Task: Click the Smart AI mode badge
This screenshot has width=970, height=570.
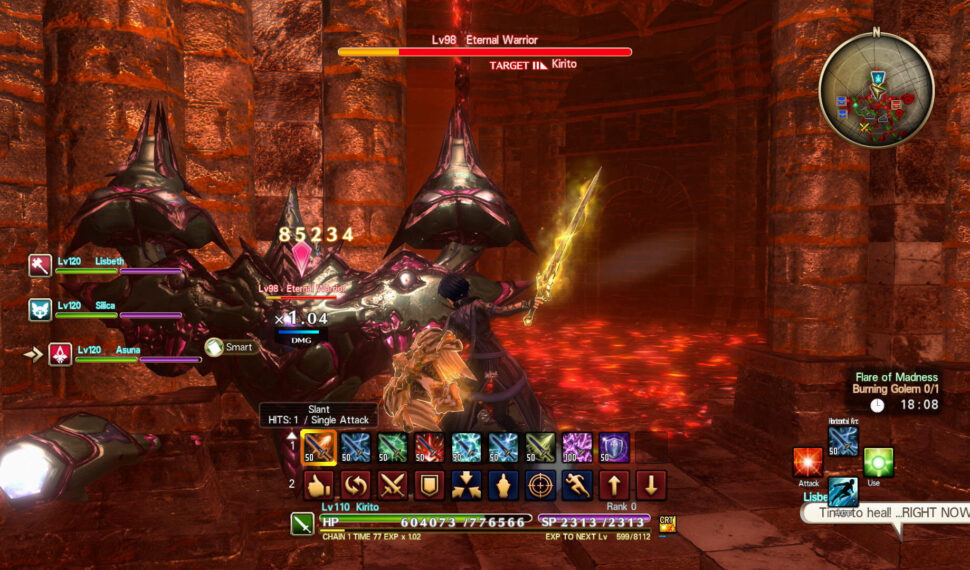Action: coord(229,347)
